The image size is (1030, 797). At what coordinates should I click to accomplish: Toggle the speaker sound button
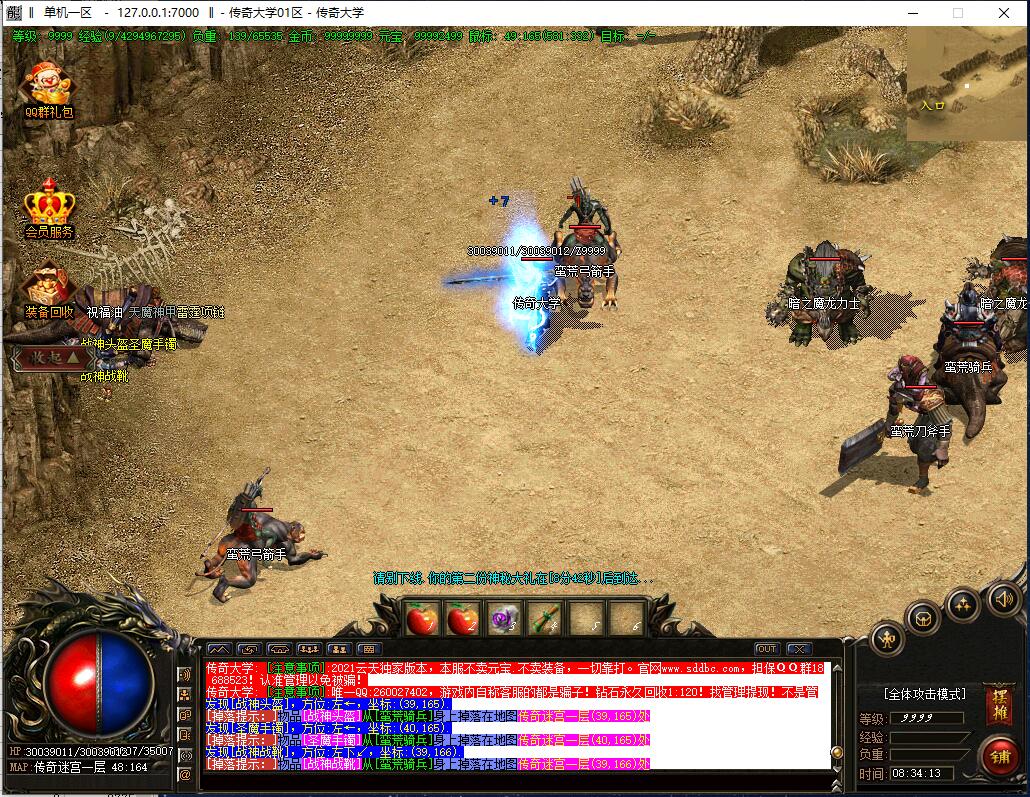tap(1002, 599)
